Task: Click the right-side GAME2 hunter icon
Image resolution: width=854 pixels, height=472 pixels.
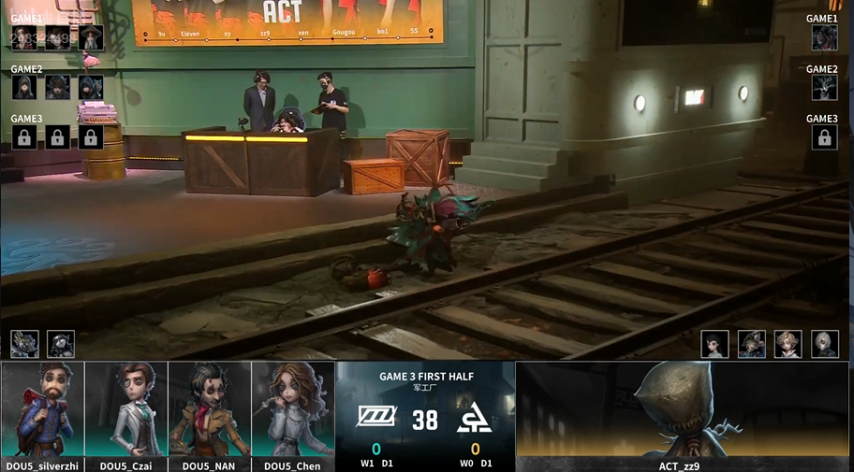Action: point(824,87)
